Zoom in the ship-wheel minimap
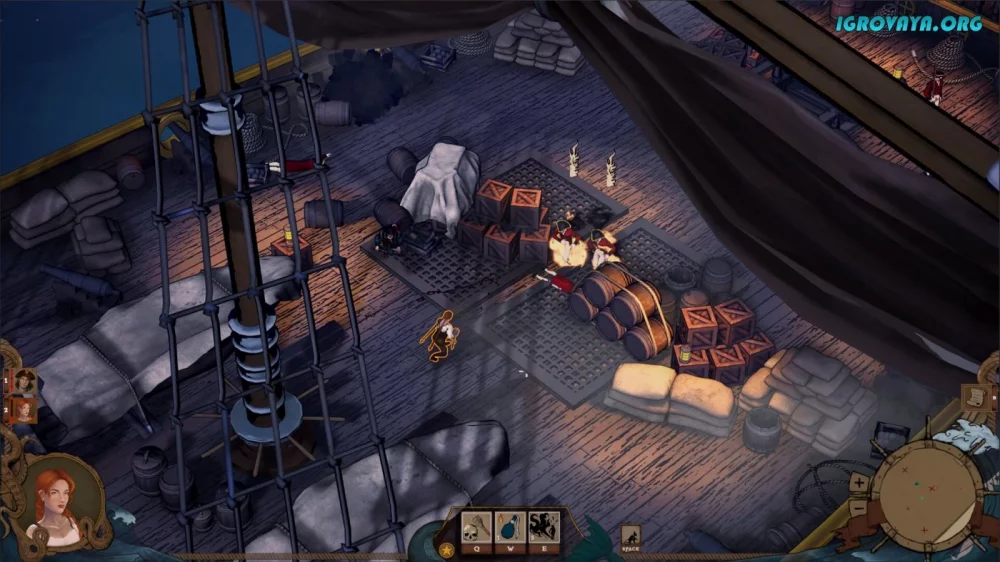The width and height of the screenshot is (1000, 562). (x=859, y=483)
